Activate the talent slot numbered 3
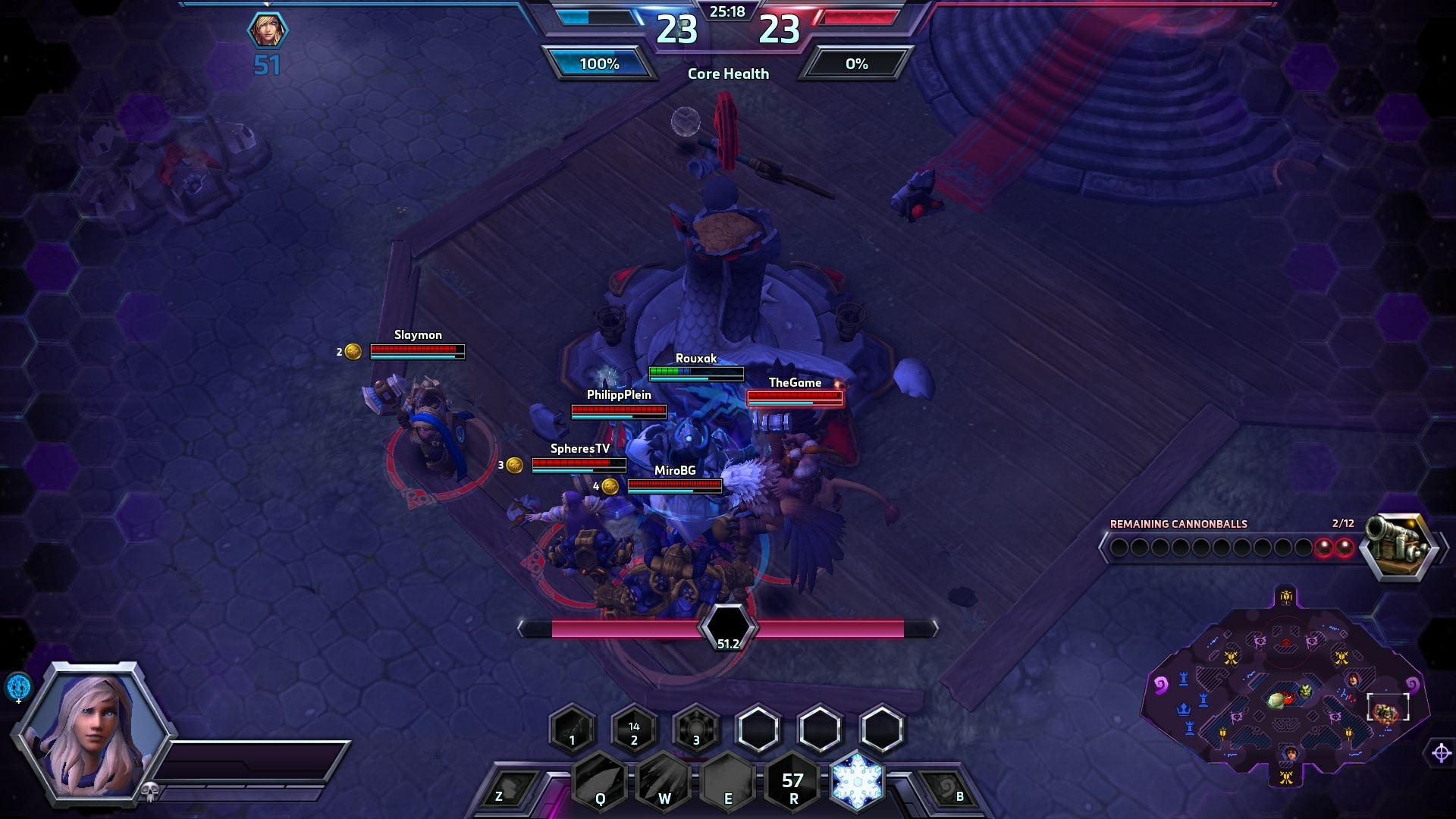The height and width of the screenshot is (819, 1456). coord(696,730)
